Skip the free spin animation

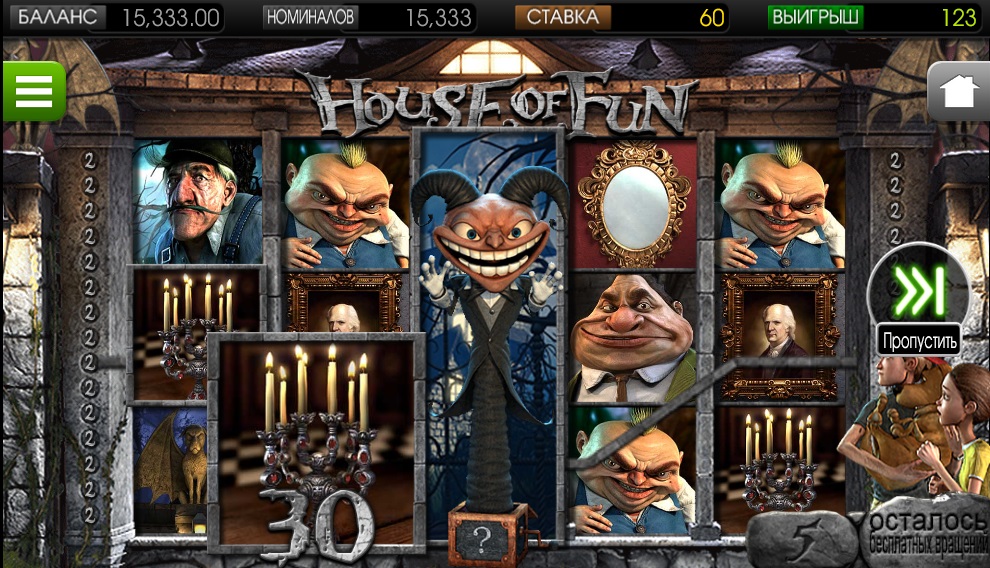(918, 292)
